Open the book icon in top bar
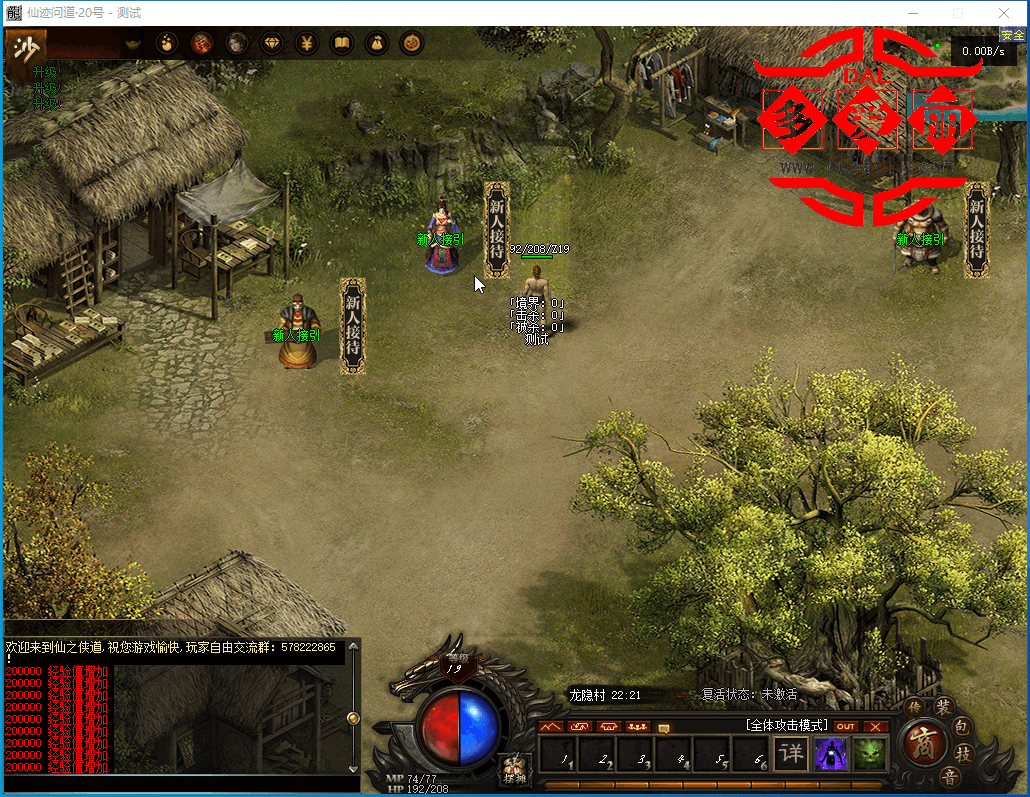Image resolution: width=1030 pixels, height=797 pixels. 342,43
